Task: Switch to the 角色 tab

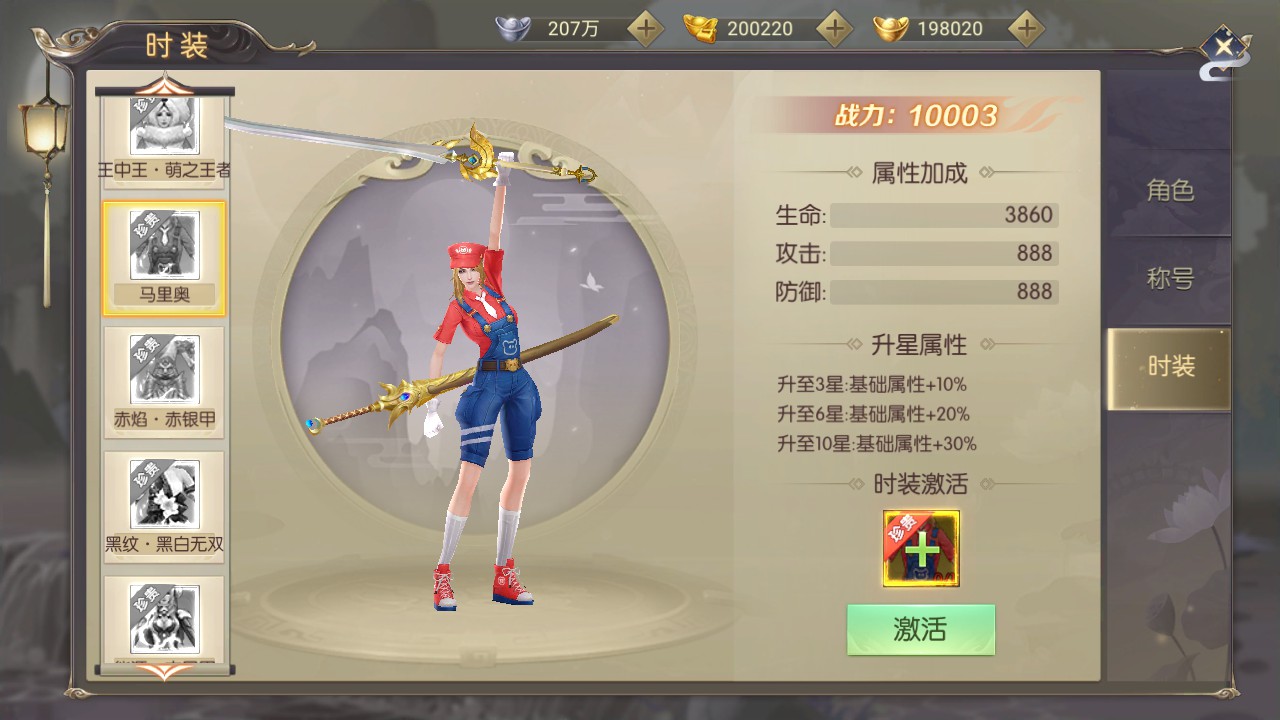Action: (1169, 191)
